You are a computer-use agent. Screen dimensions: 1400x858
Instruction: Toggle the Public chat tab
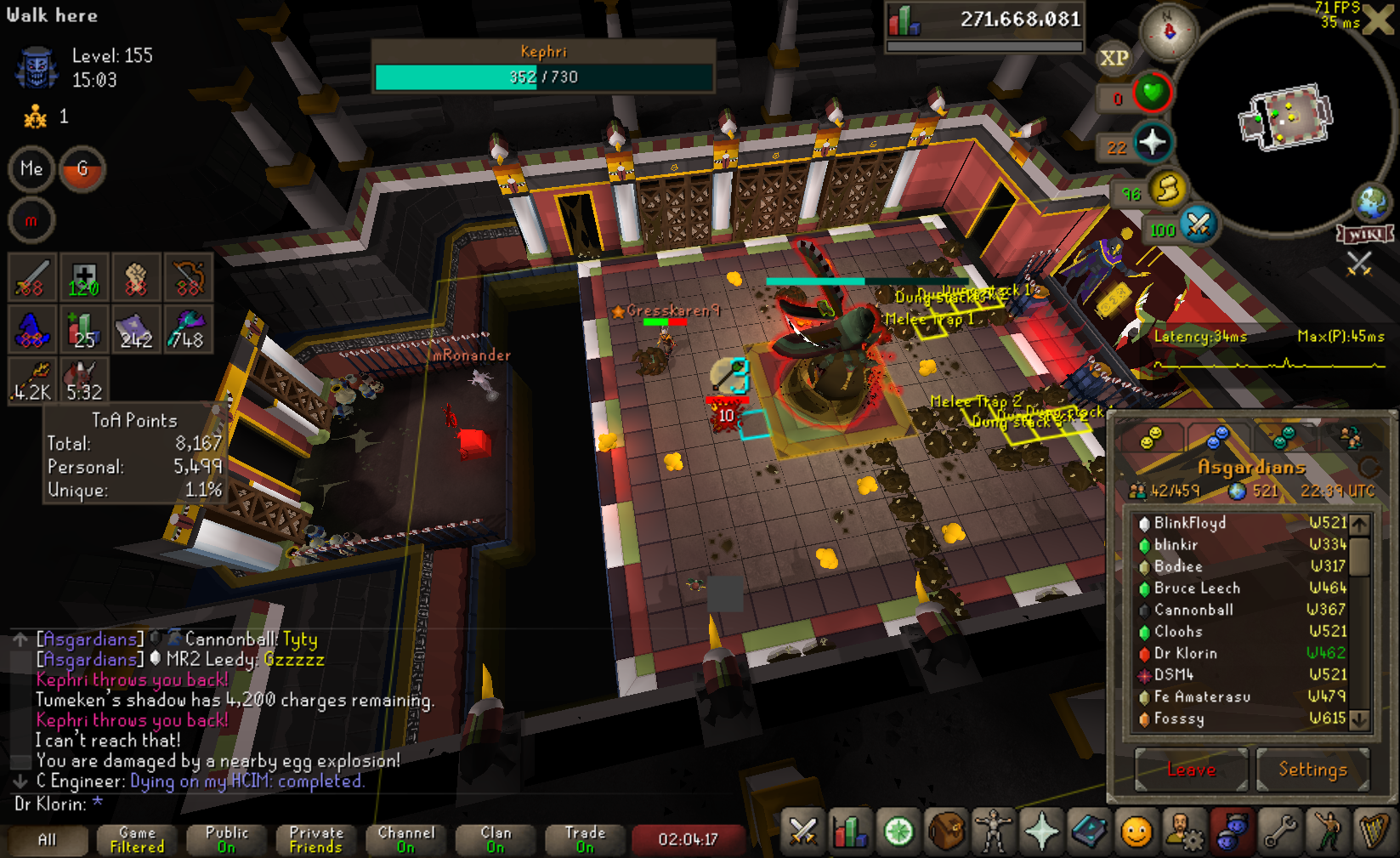click(226, 839)
